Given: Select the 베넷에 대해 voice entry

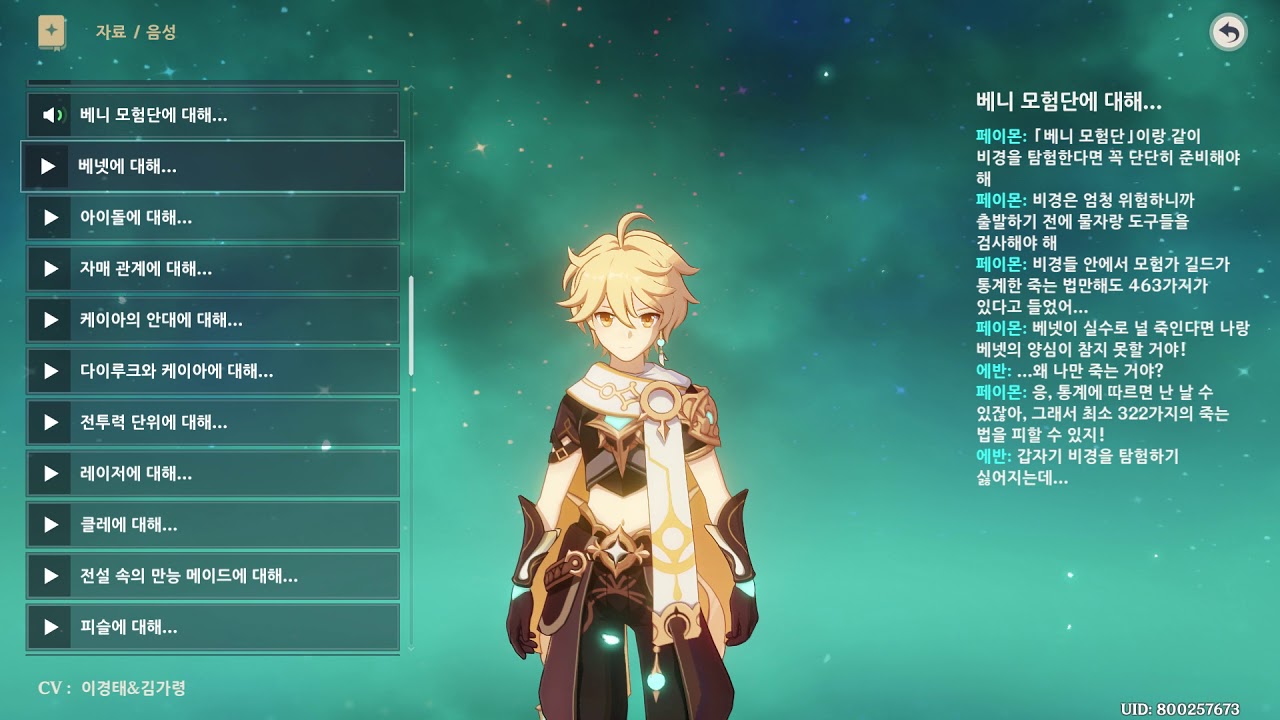Looking at the screenshot, I should click(212, 166).
